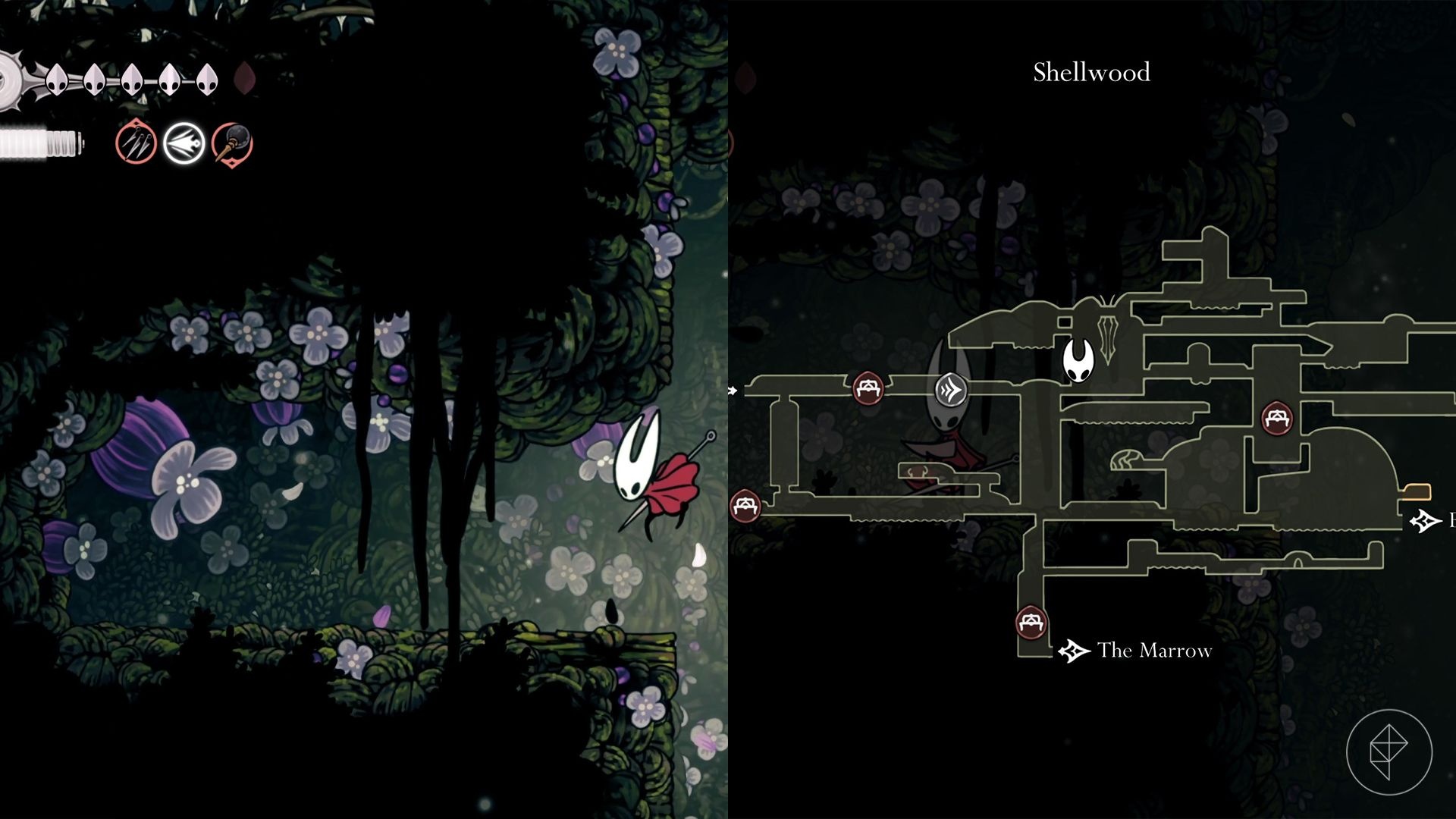Click the bench marker beside The Marrow label
Screen dimensions: 1456x819
(x=1031, y=623)
